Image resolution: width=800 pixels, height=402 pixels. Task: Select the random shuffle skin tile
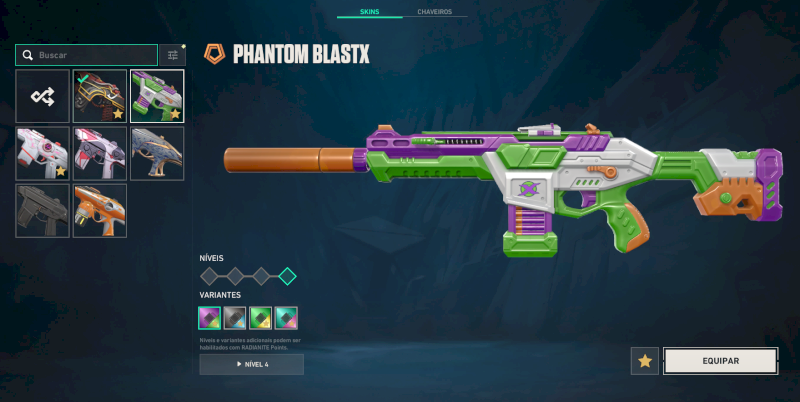(42, 96)
